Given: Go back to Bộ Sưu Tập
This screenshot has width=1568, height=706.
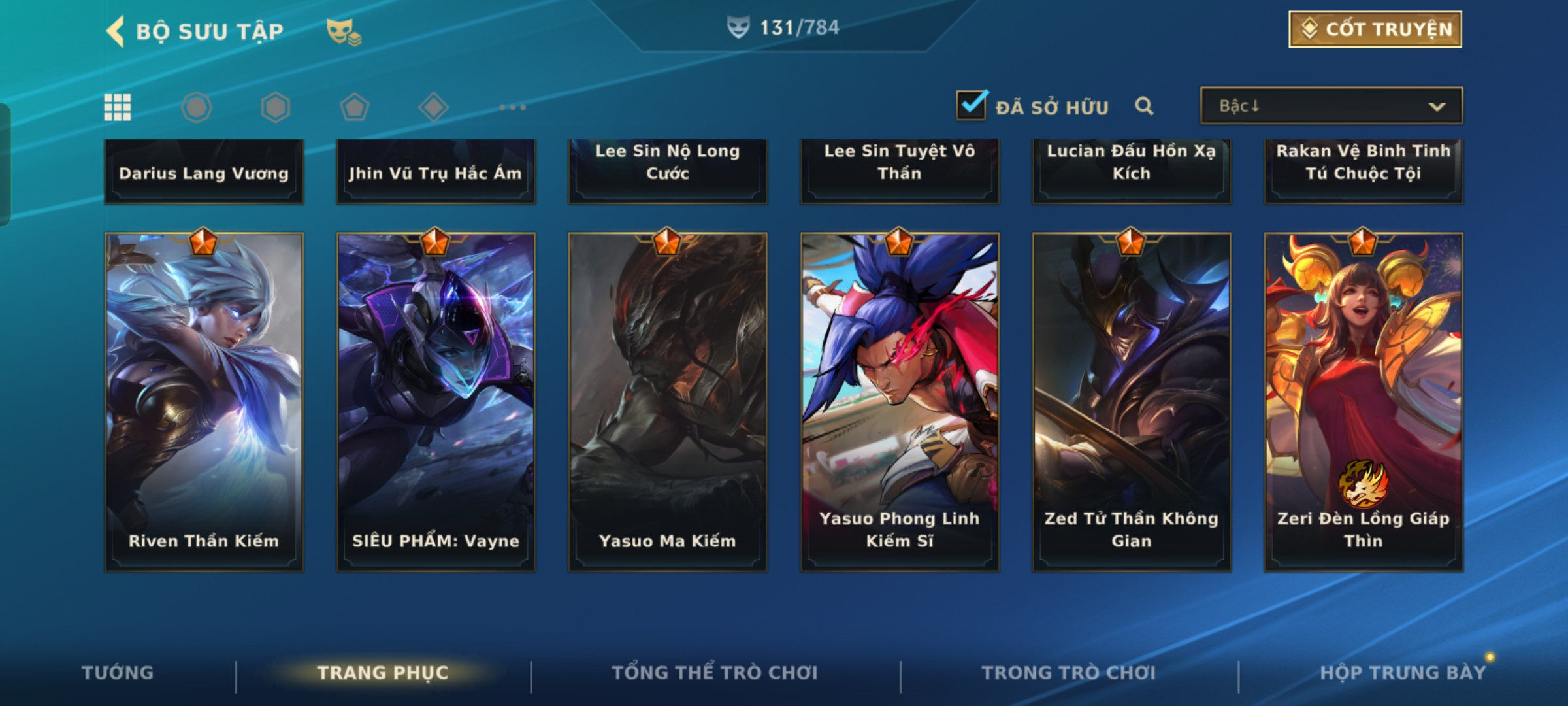Looking at the screenshot, I should coord(116,31).
